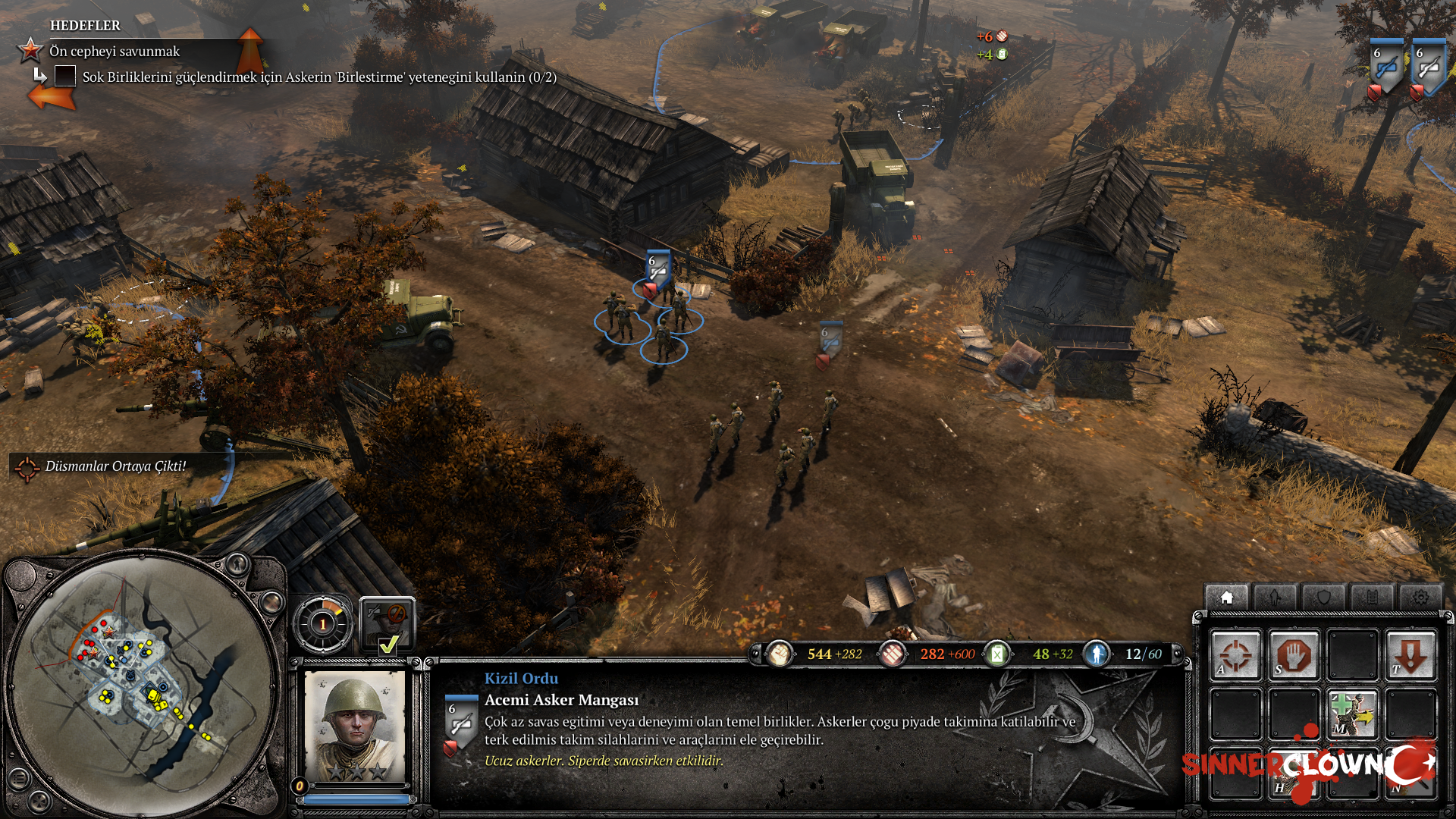The width and height of the screenshot is (1456, 819).
Task: Click the command points dial showing 1
Action: 323,624
